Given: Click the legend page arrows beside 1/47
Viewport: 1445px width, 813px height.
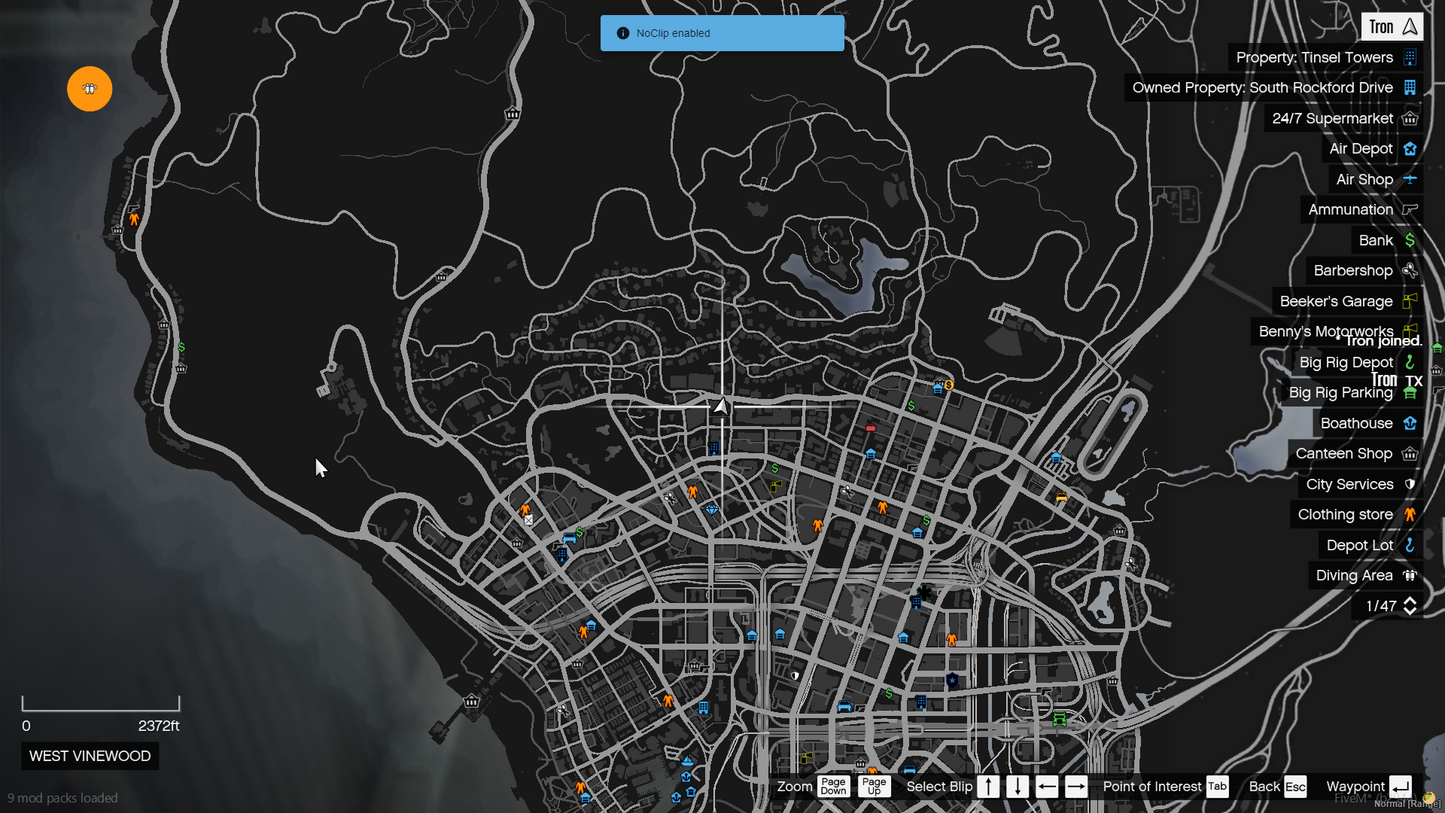Looking at the screenshot, I should [x=1410, y=606].
